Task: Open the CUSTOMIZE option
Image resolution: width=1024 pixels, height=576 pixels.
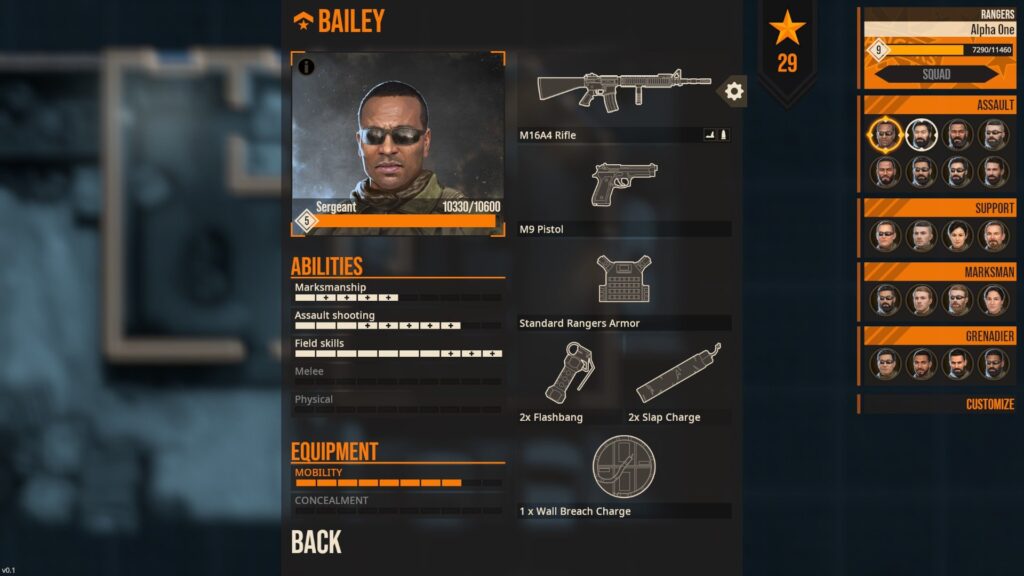Action: point(989,404)
